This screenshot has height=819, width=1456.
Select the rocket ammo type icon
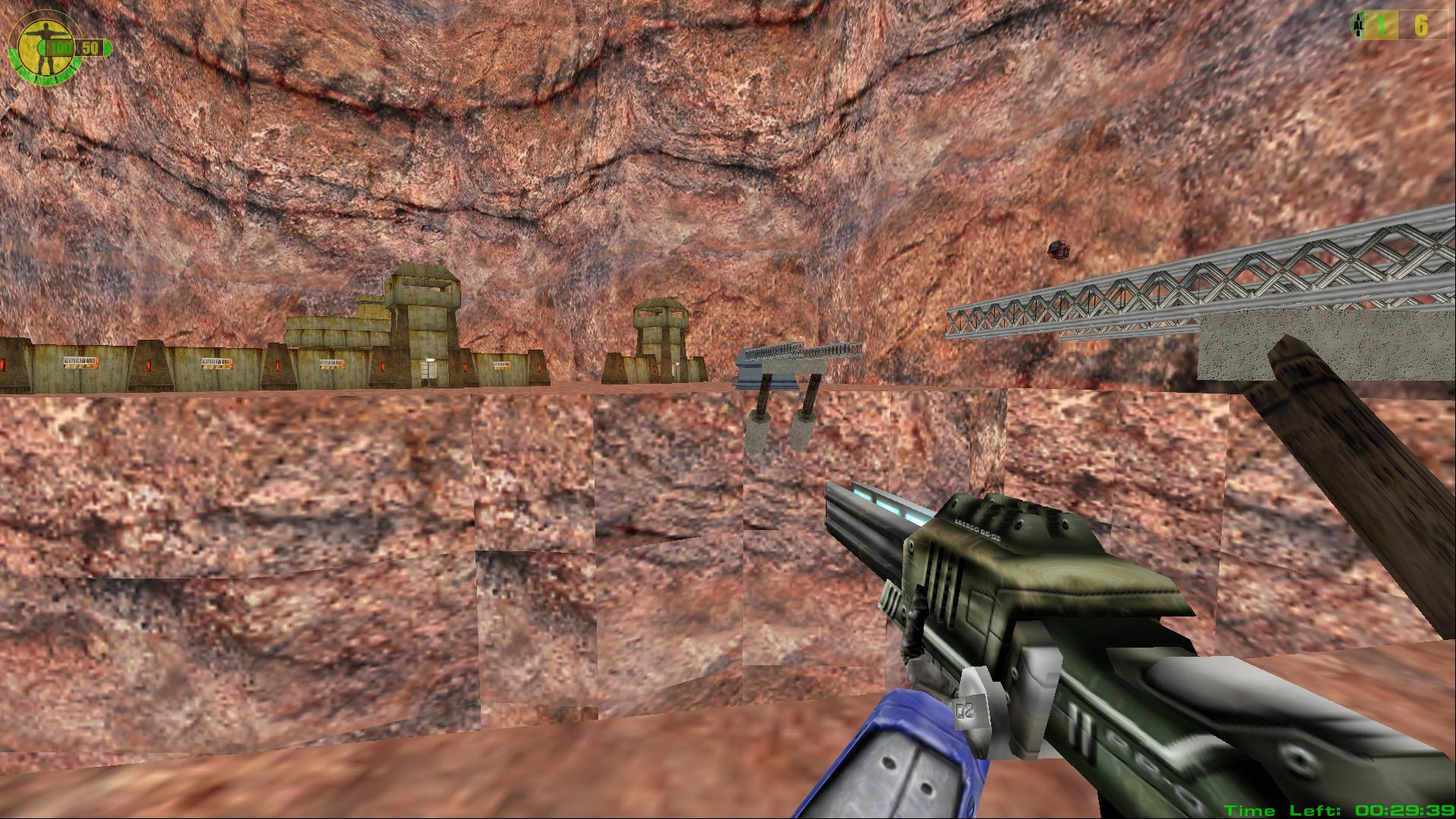(1357, 26)
